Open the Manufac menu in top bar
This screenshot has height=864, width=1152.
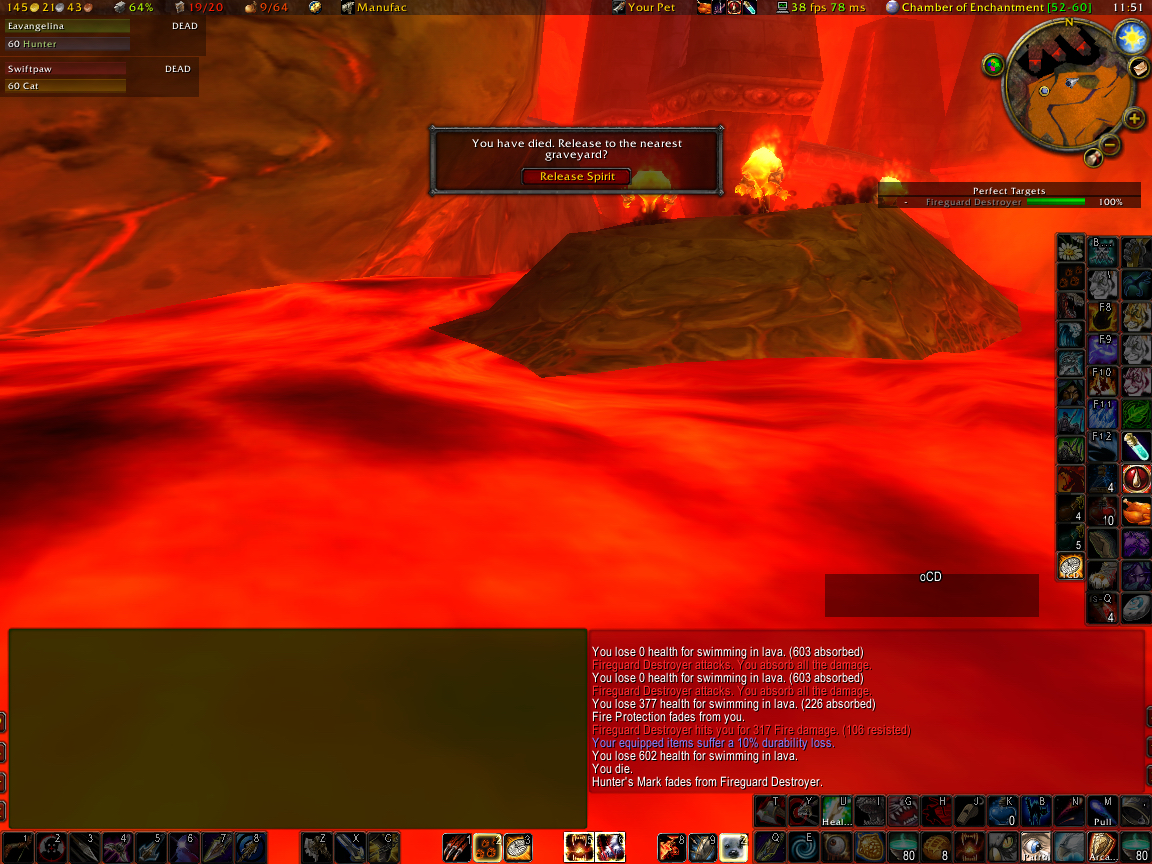(373, 7)
